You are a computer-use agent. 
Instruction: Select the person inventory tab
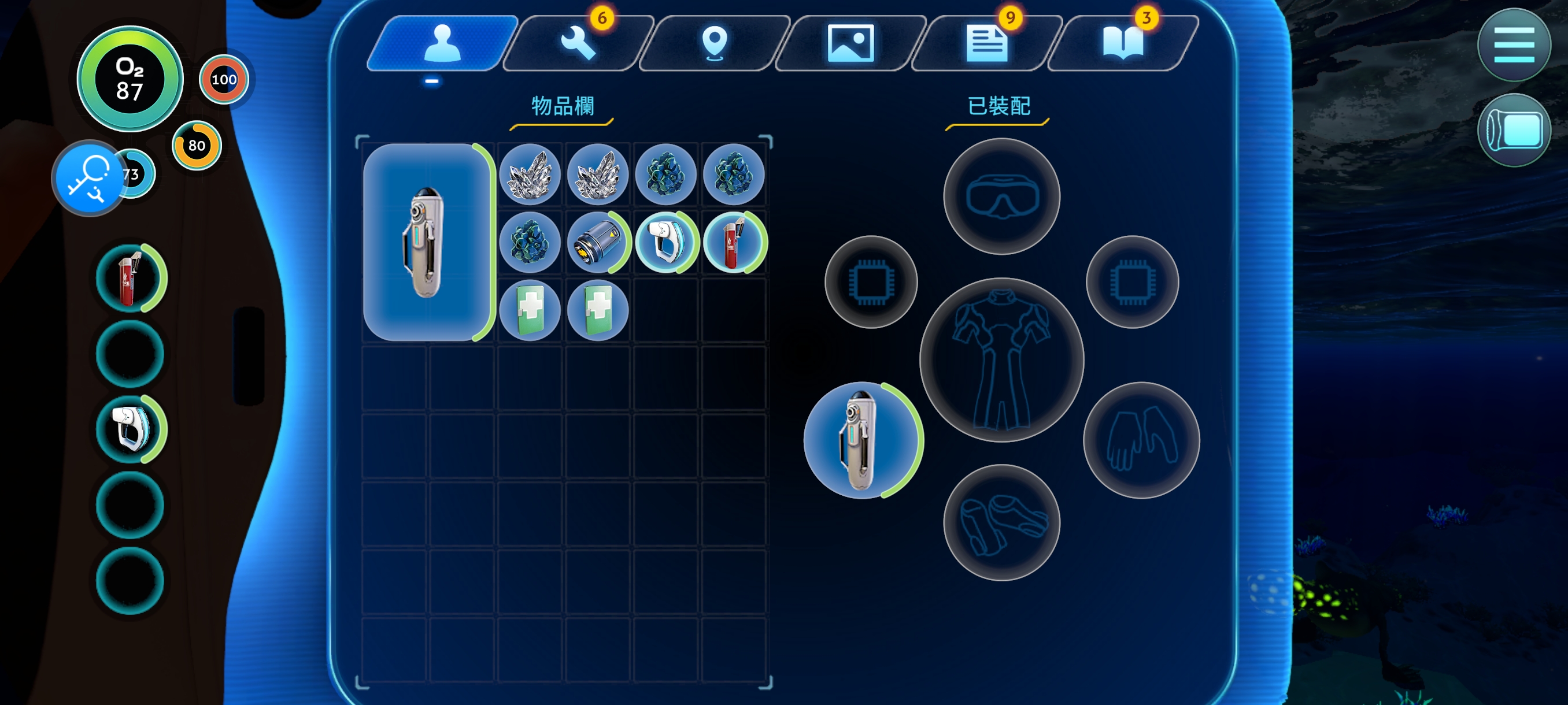[x=442, y=43]
